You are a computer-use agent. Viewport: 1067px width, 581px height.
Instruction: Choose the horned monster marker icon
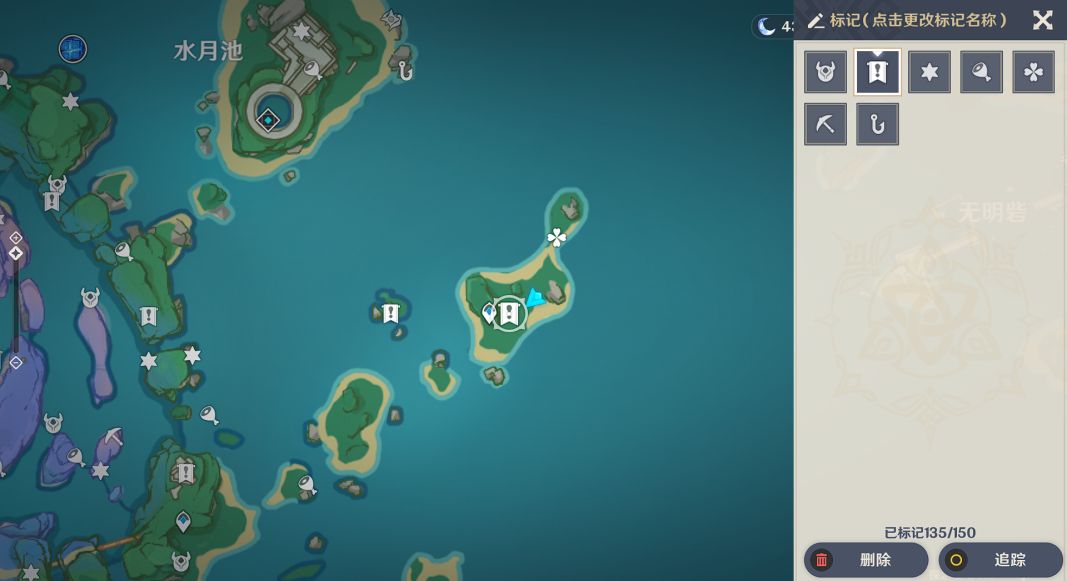(826, 72)
